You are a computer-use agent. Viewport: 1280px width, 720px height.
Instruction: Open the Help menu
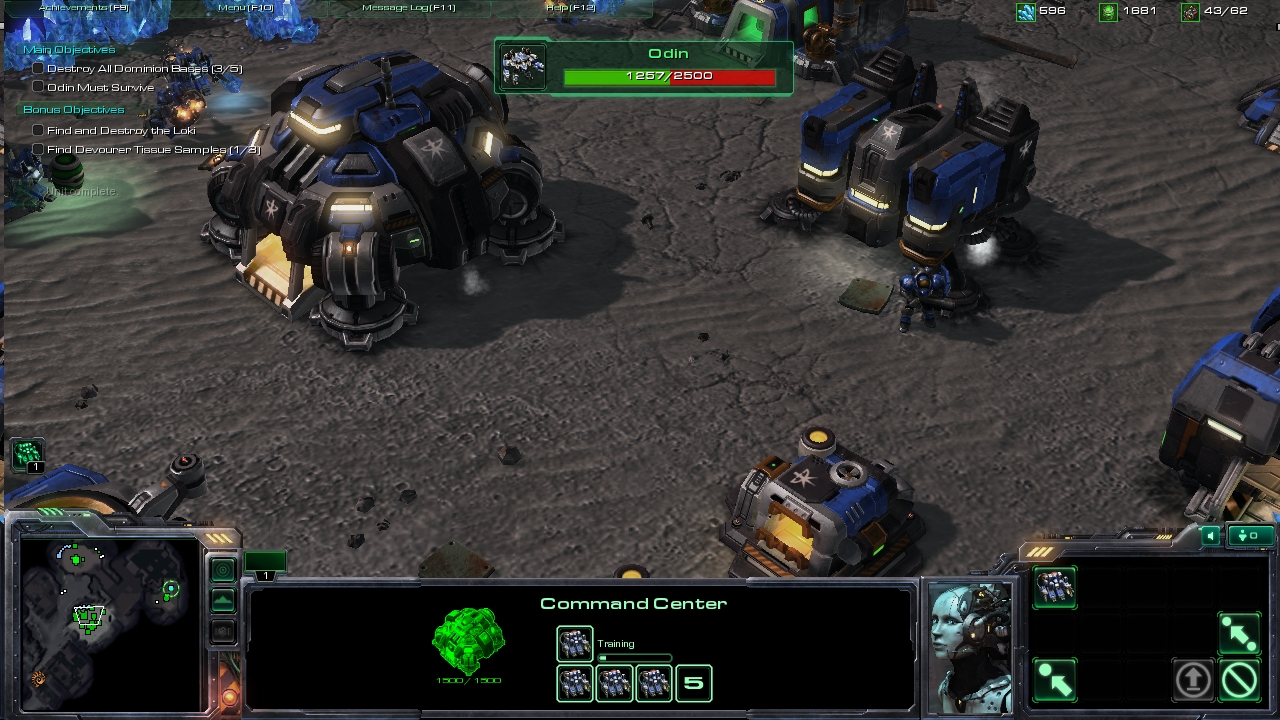pos(570,8)
